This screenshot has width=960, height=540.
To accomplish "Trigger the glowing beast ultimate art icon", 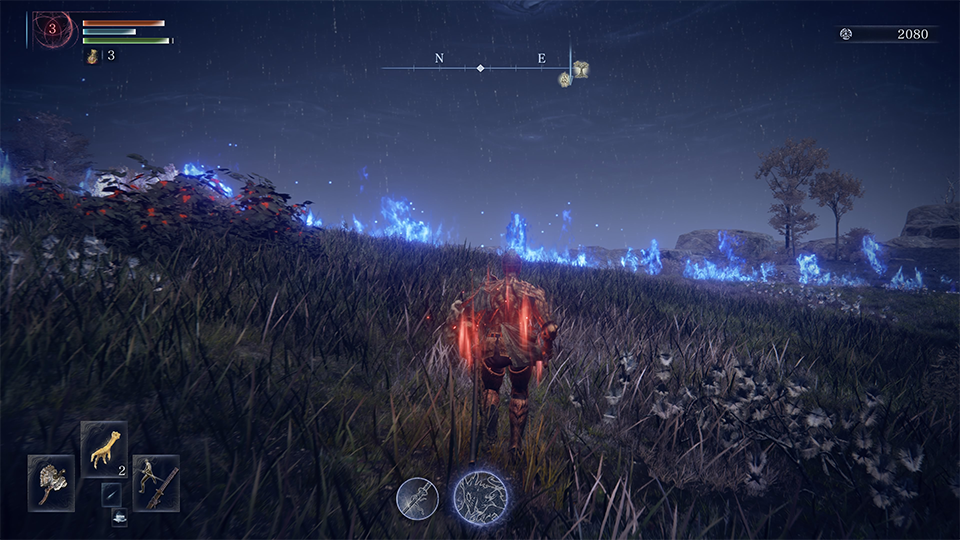I will (480, 497).
